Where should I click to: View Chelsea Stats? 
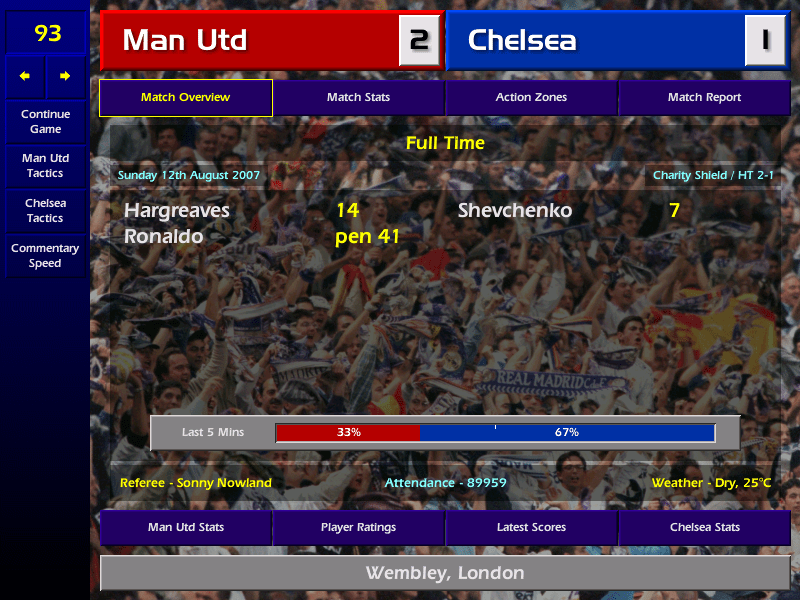pyautogui.click(x=704, y=527)
